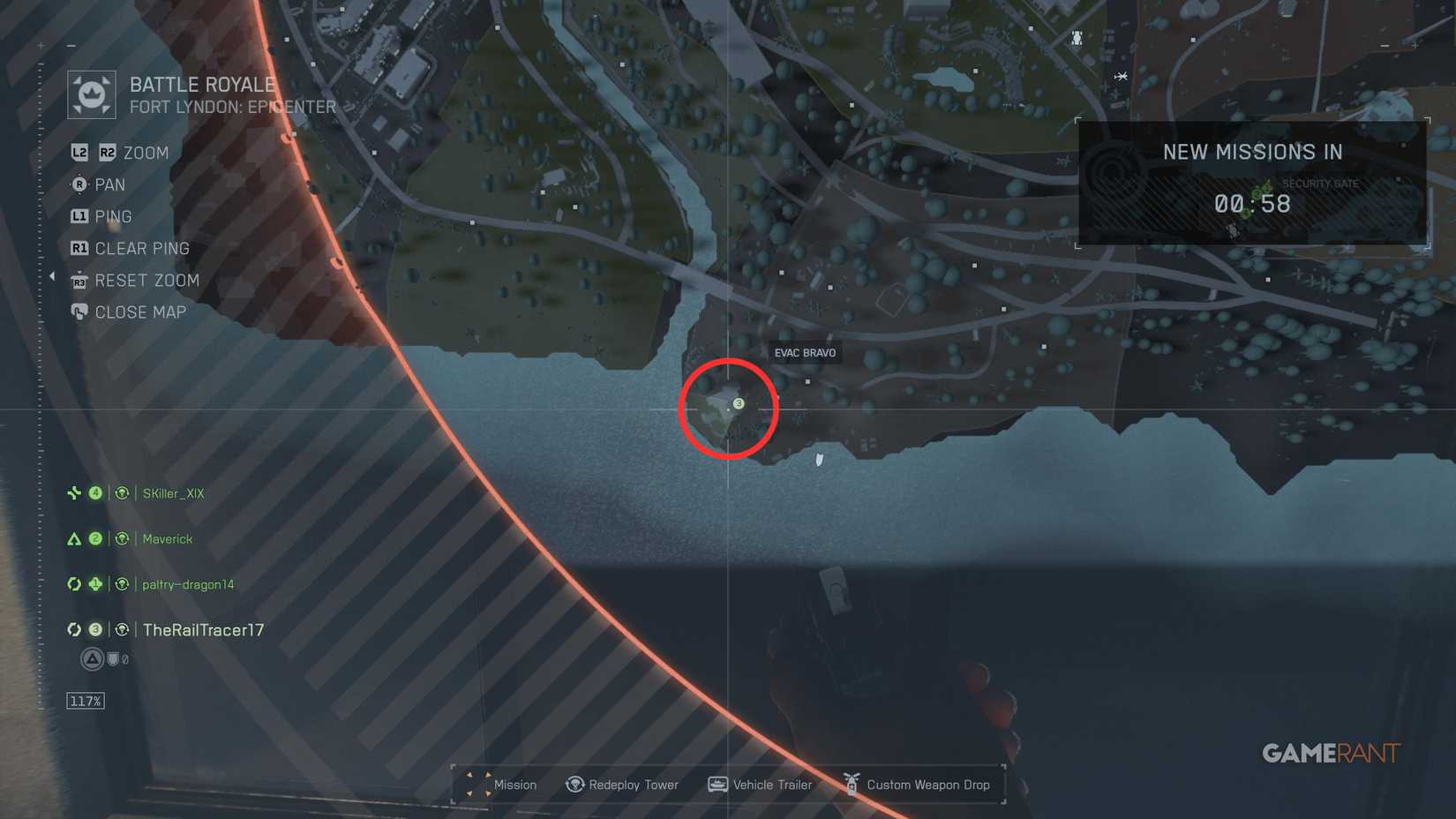Select SKiller_XIX's class icon
Viewport: 1456px width, 819px height.
pyautogui.click(x=74, y=492)
